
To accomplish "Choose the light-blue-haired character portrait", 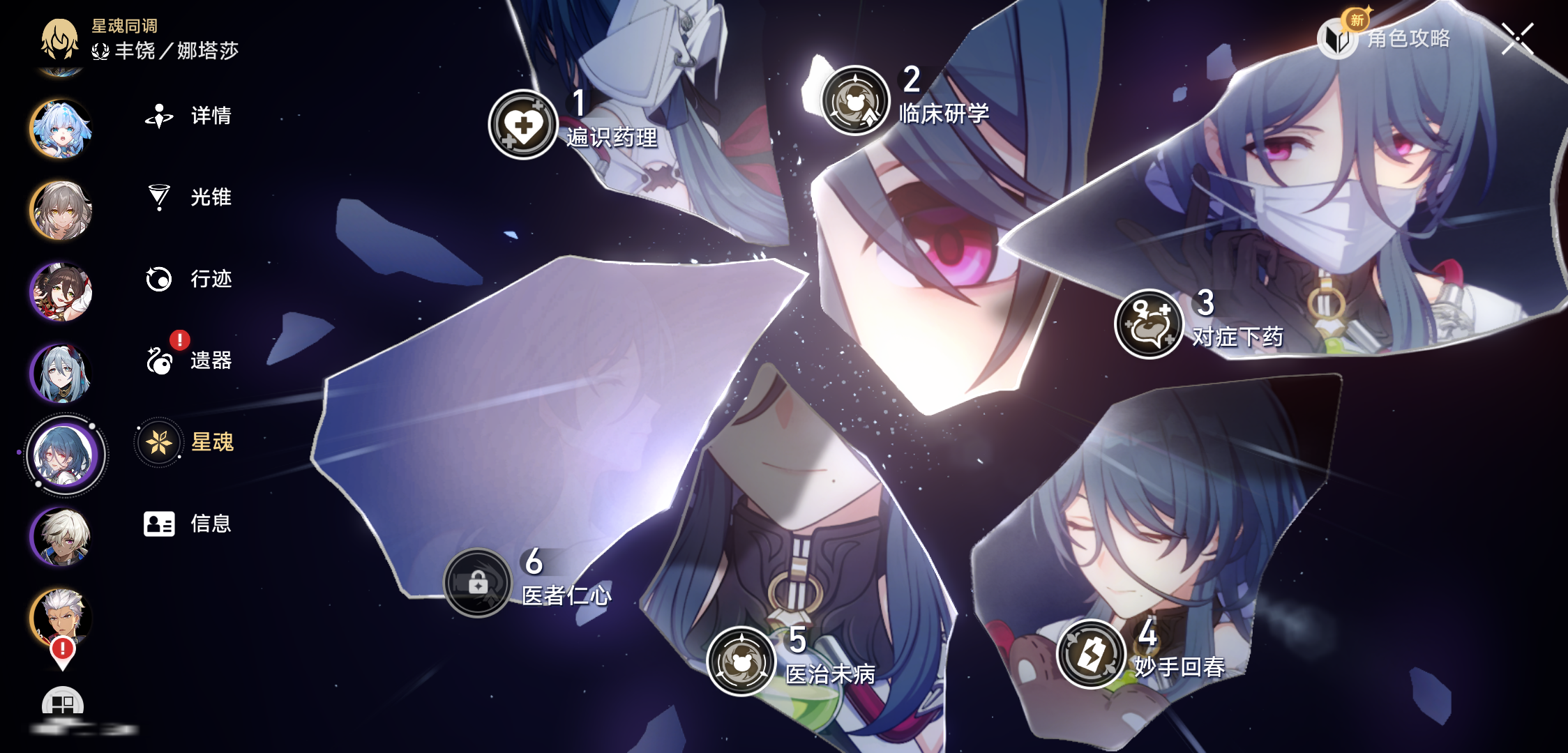I will click(61, 129).
